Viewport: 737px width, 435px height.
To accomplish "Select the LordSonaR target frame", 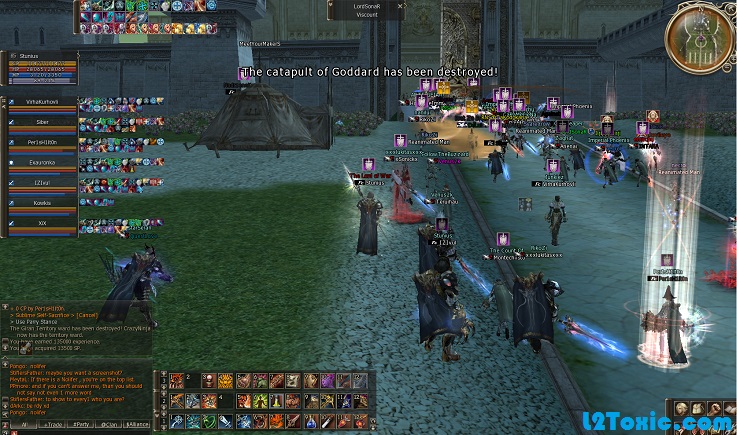I will [366, 10].
